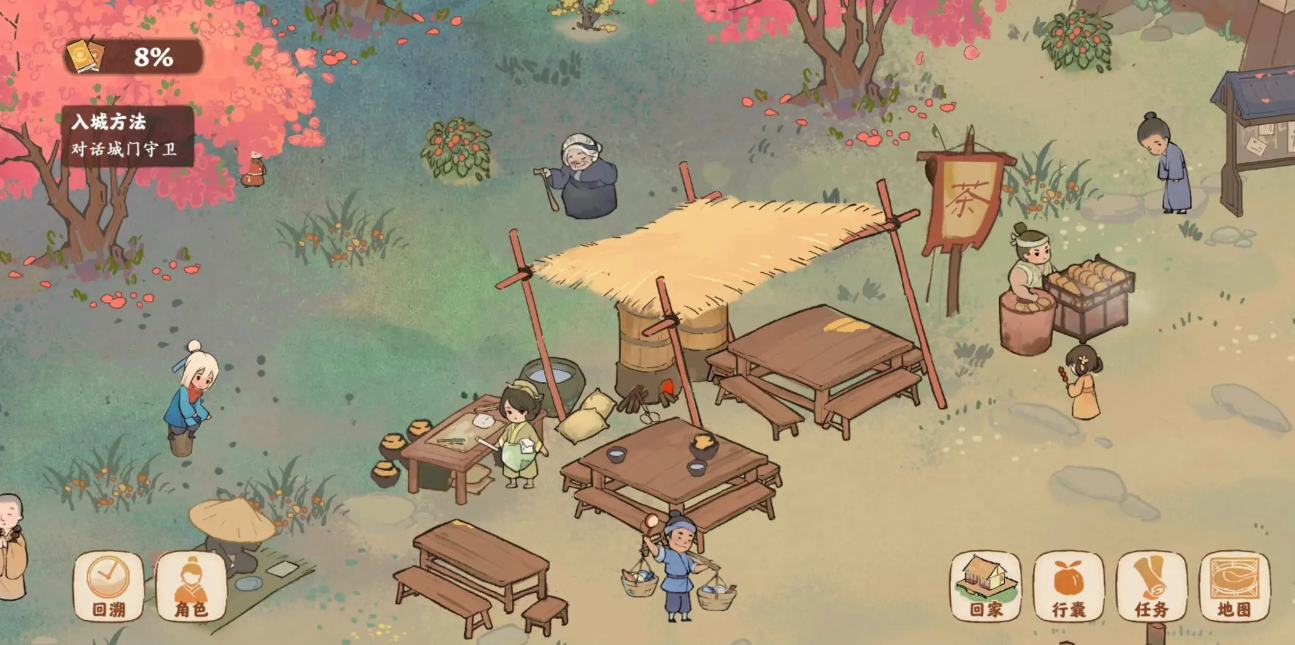Open the 行囊 backpack inventory
This screenshot has width=1295, height=645.
pos(1068,586)
